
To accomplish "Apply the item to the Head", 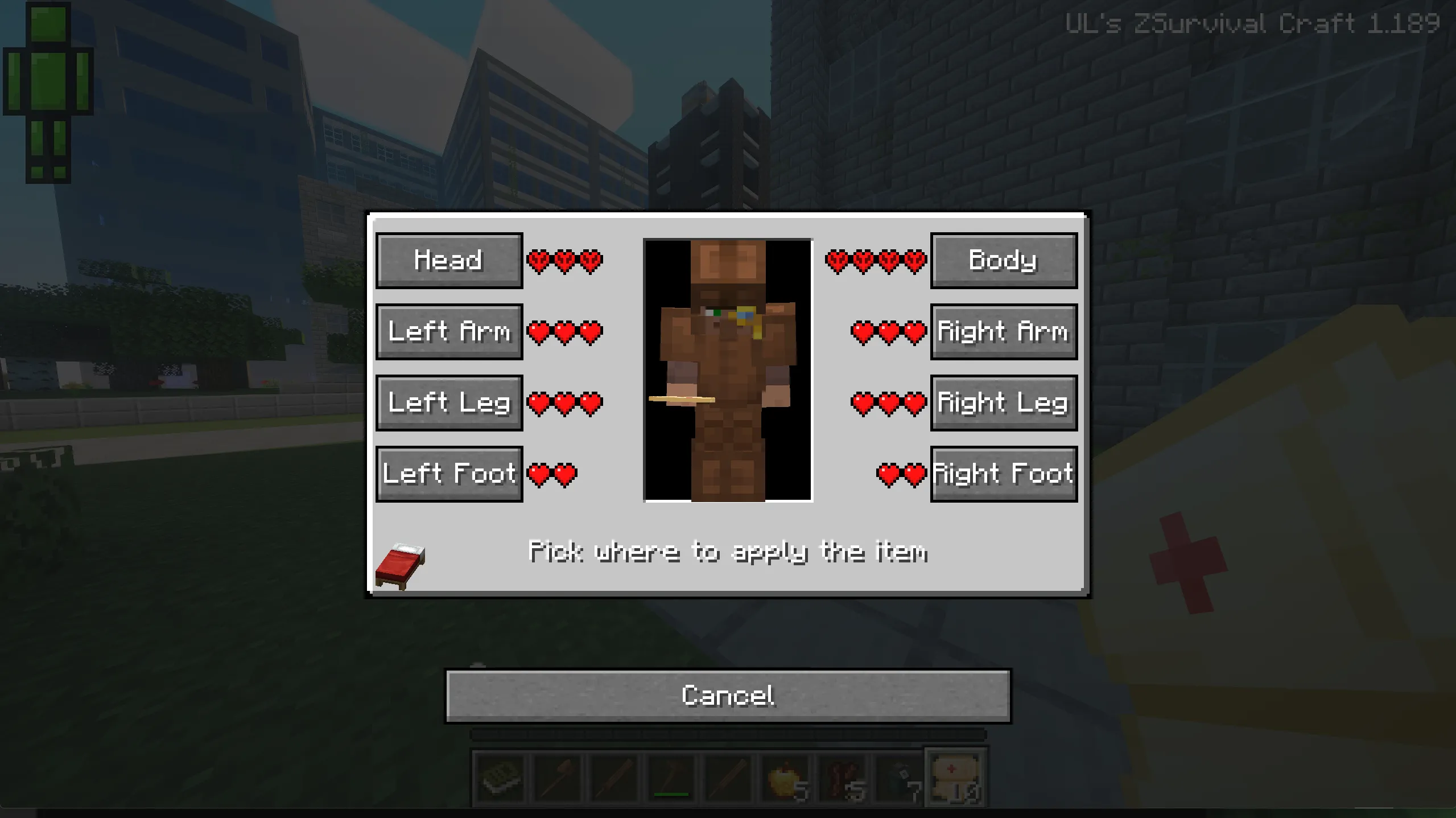I will pyautogui.click(x=449, y=261).
